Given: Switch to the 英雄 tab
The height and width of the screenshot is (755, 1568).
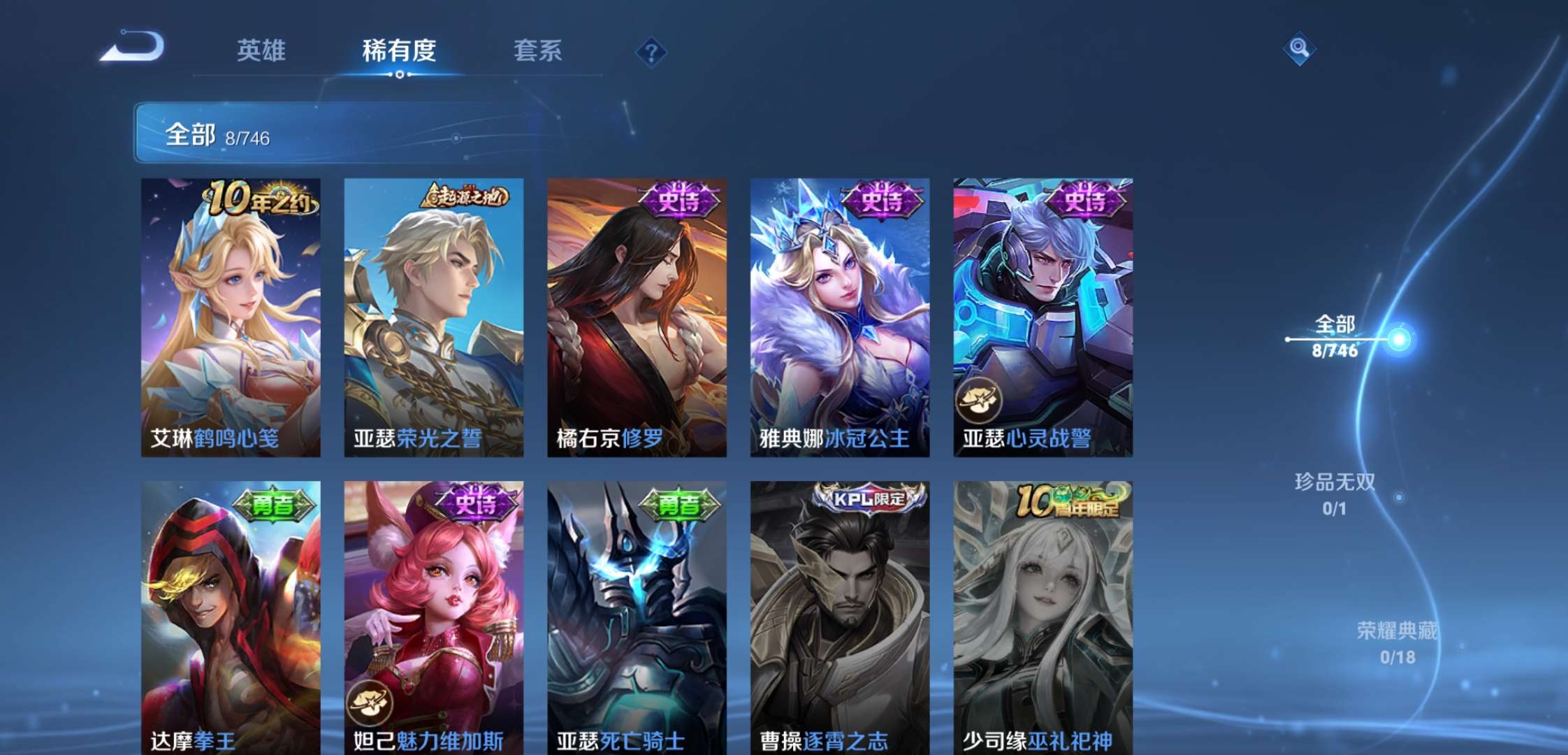Looking at the screenshot, I should click(263, 50).
